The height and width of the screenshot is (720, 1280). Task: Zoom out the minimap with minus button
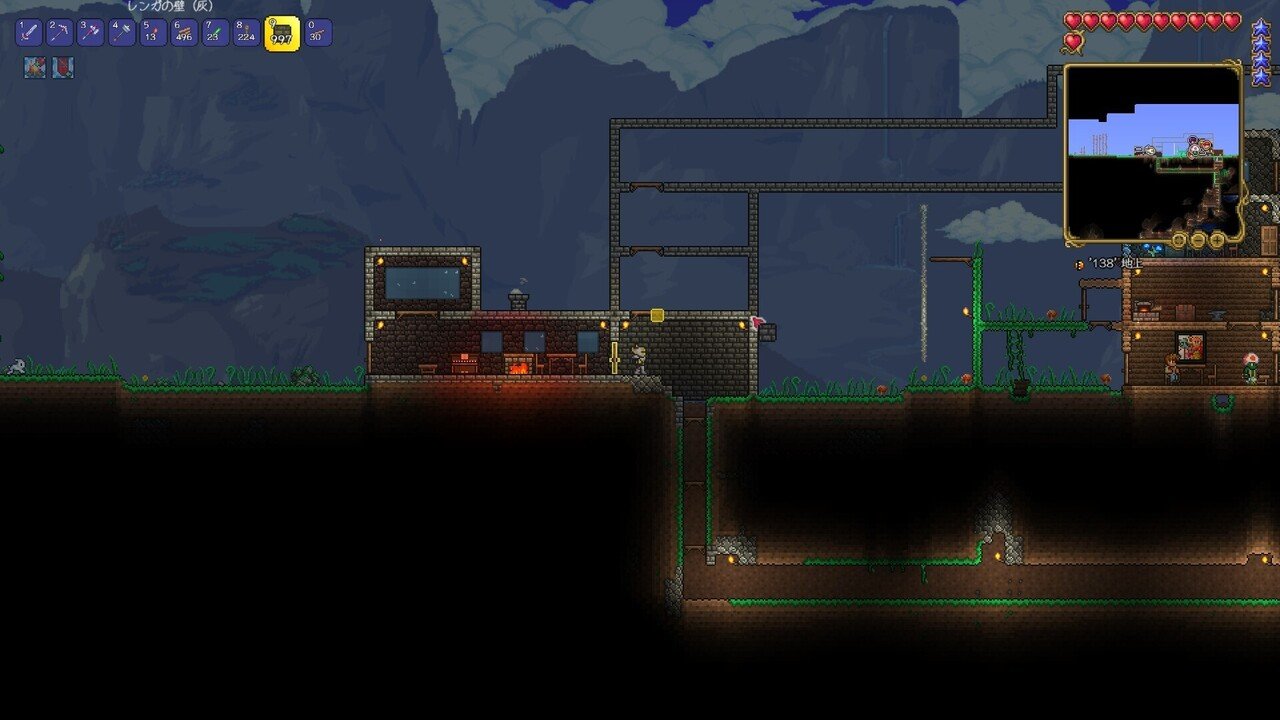(x=1198, y=240)
